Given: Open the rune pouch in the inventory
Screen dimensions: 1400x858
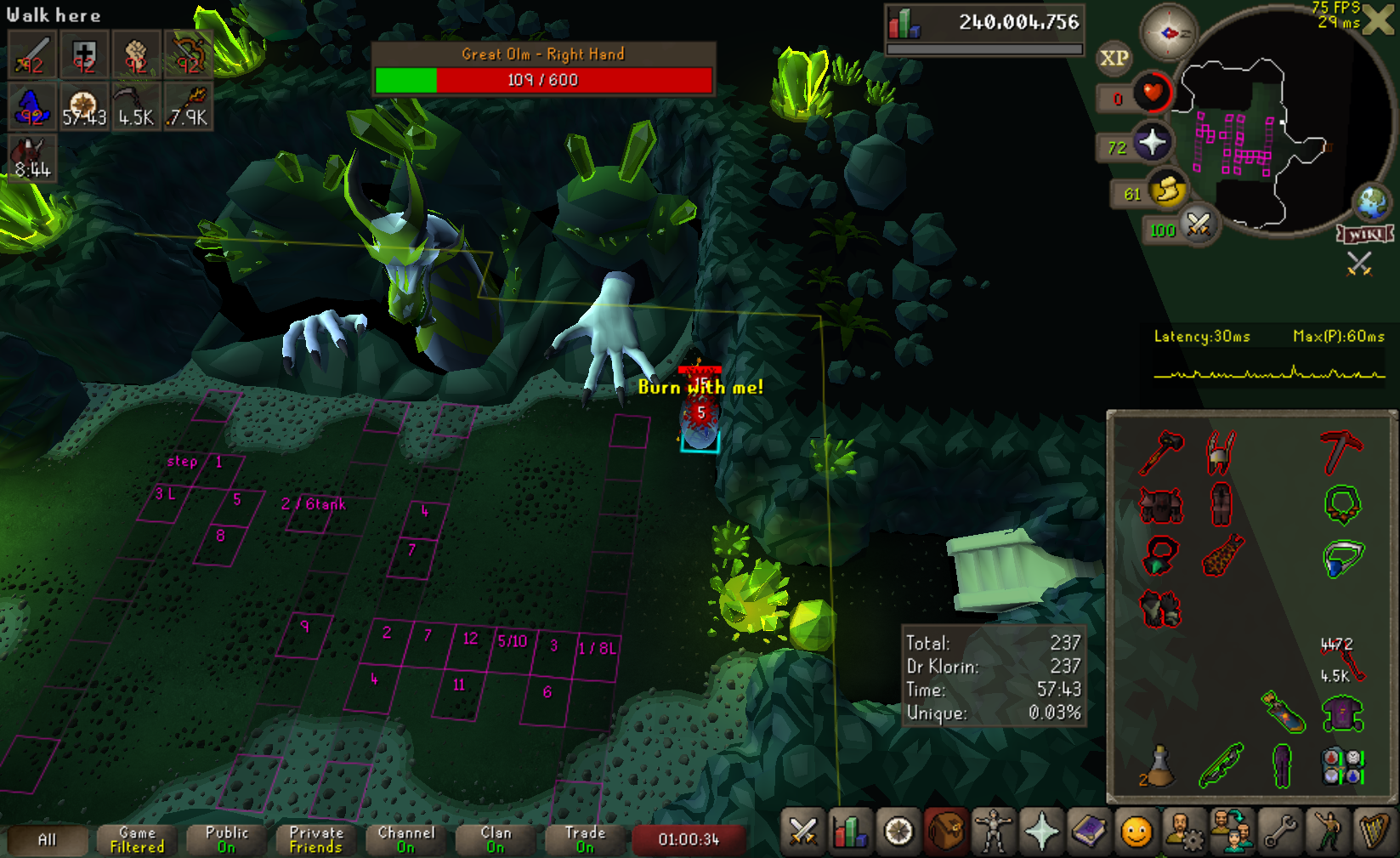Looking at the screenshot, I should coord(1342,764).
